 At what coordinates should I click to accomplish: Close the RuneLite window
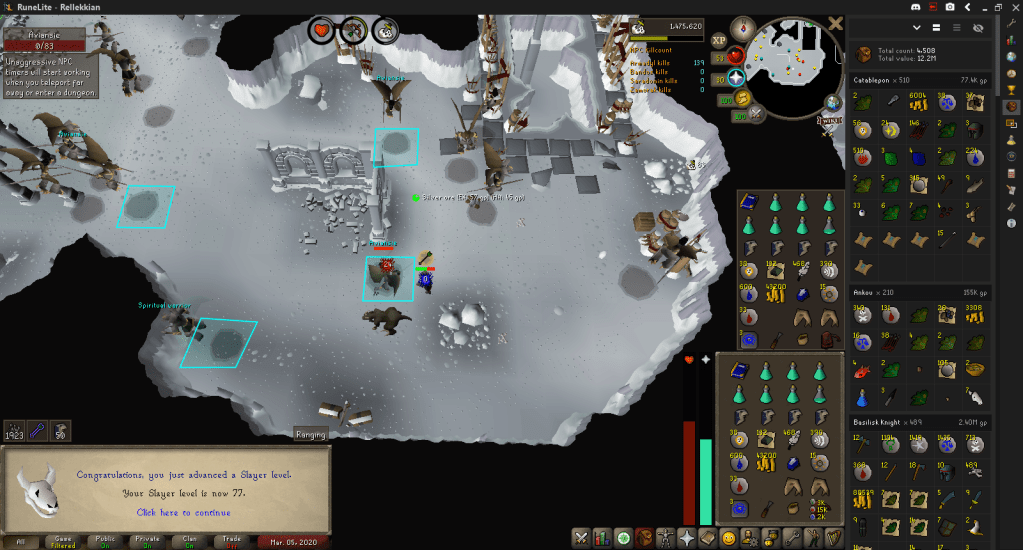pyautogui.click(x=1011, y=7)
